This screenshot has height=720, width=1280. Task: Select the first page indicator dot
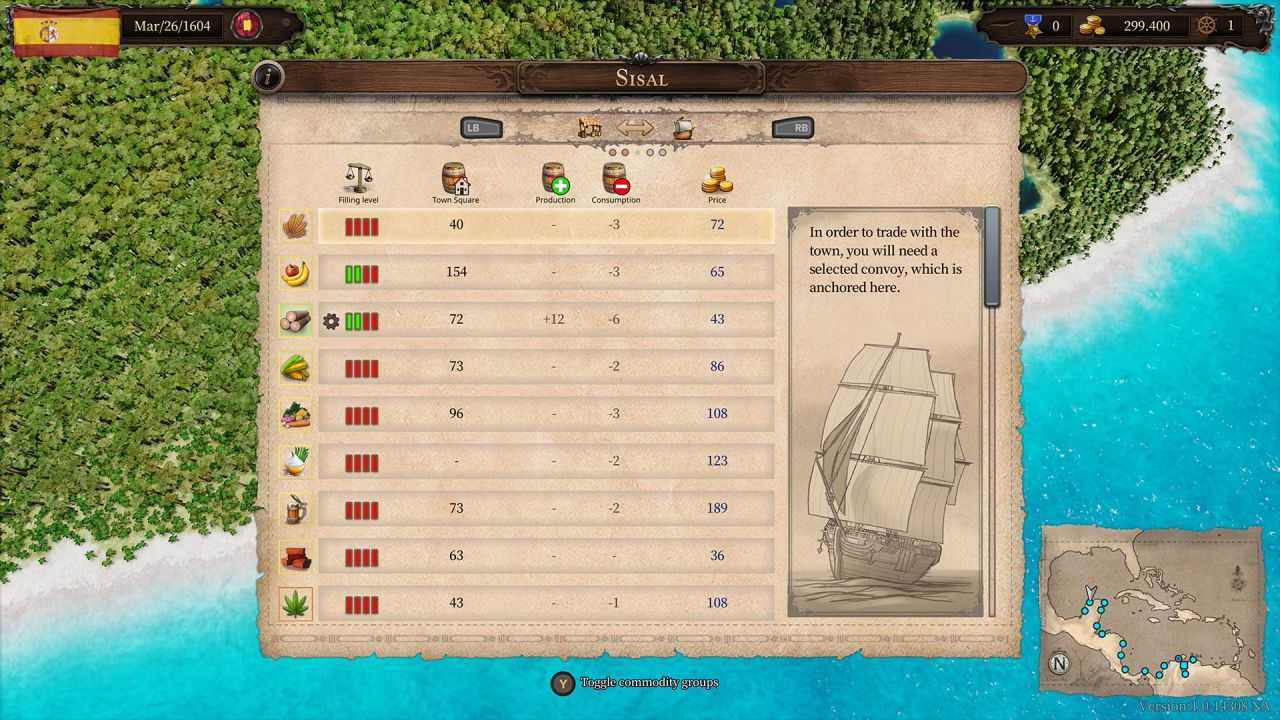(x=613, y=151)
